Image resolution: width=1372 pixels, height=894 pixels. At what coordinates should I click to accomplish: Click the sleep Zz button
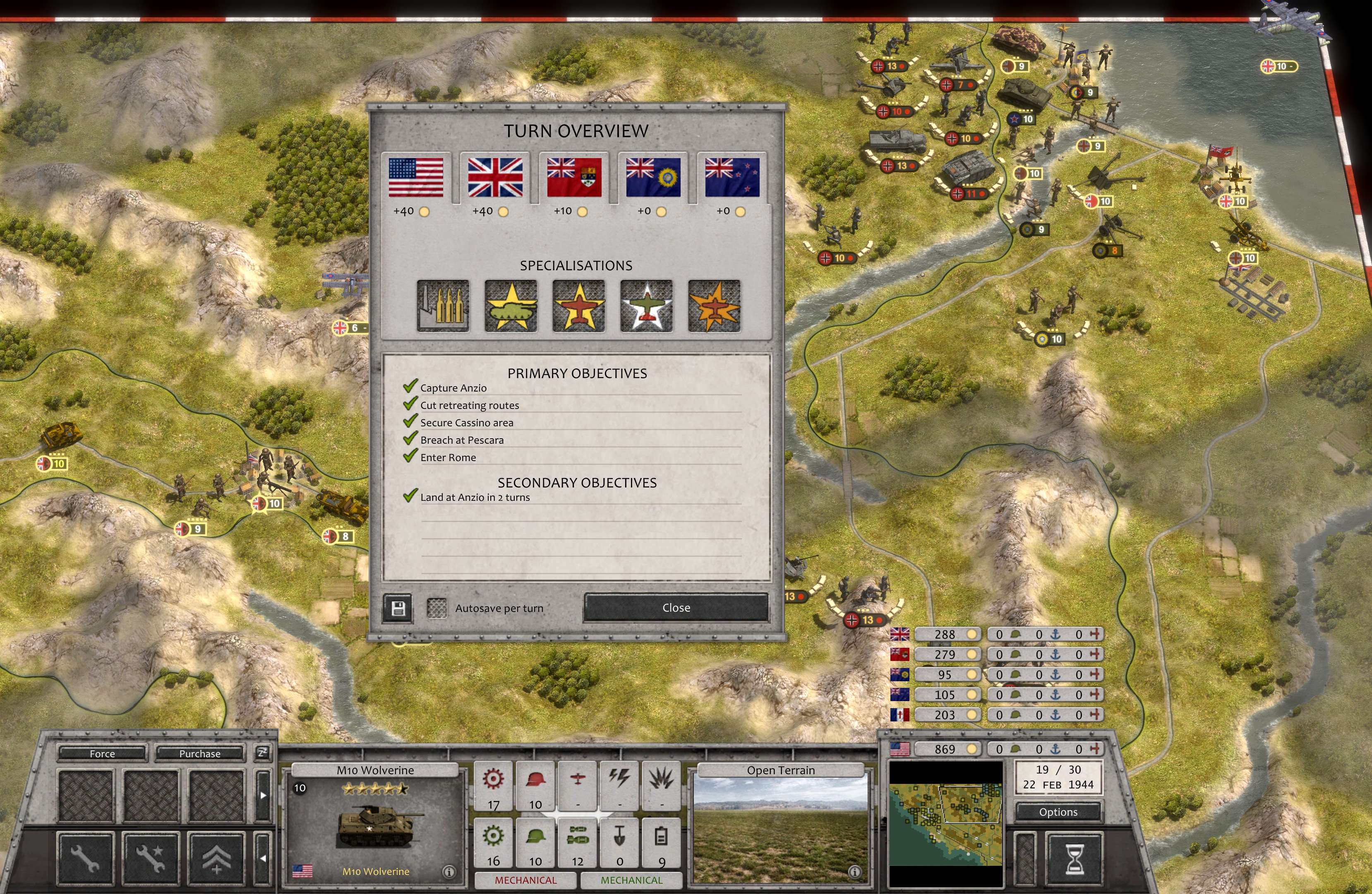pyautogui.click(x=262, y=753)
